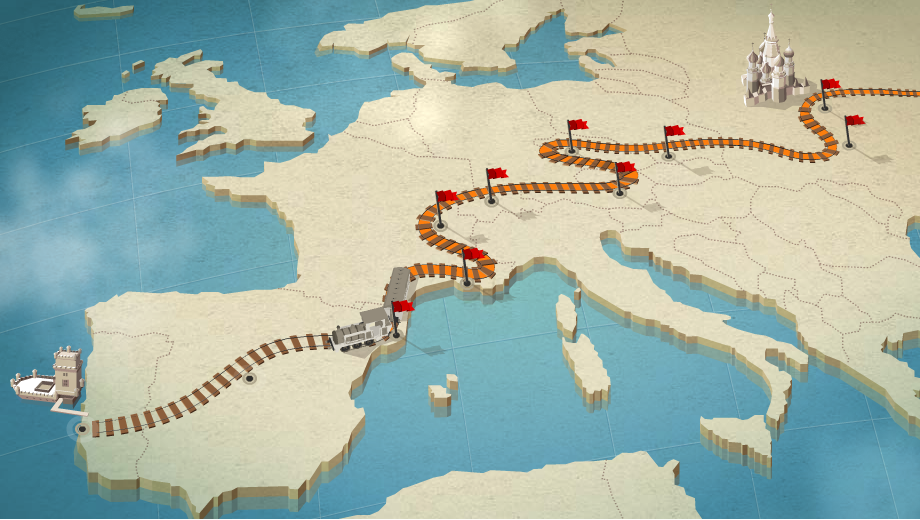Image resolution: width=920 pixels, height=520 pixels.
Task: Choose the flagless level node in central Spain
Action: [x=249, y=379]
